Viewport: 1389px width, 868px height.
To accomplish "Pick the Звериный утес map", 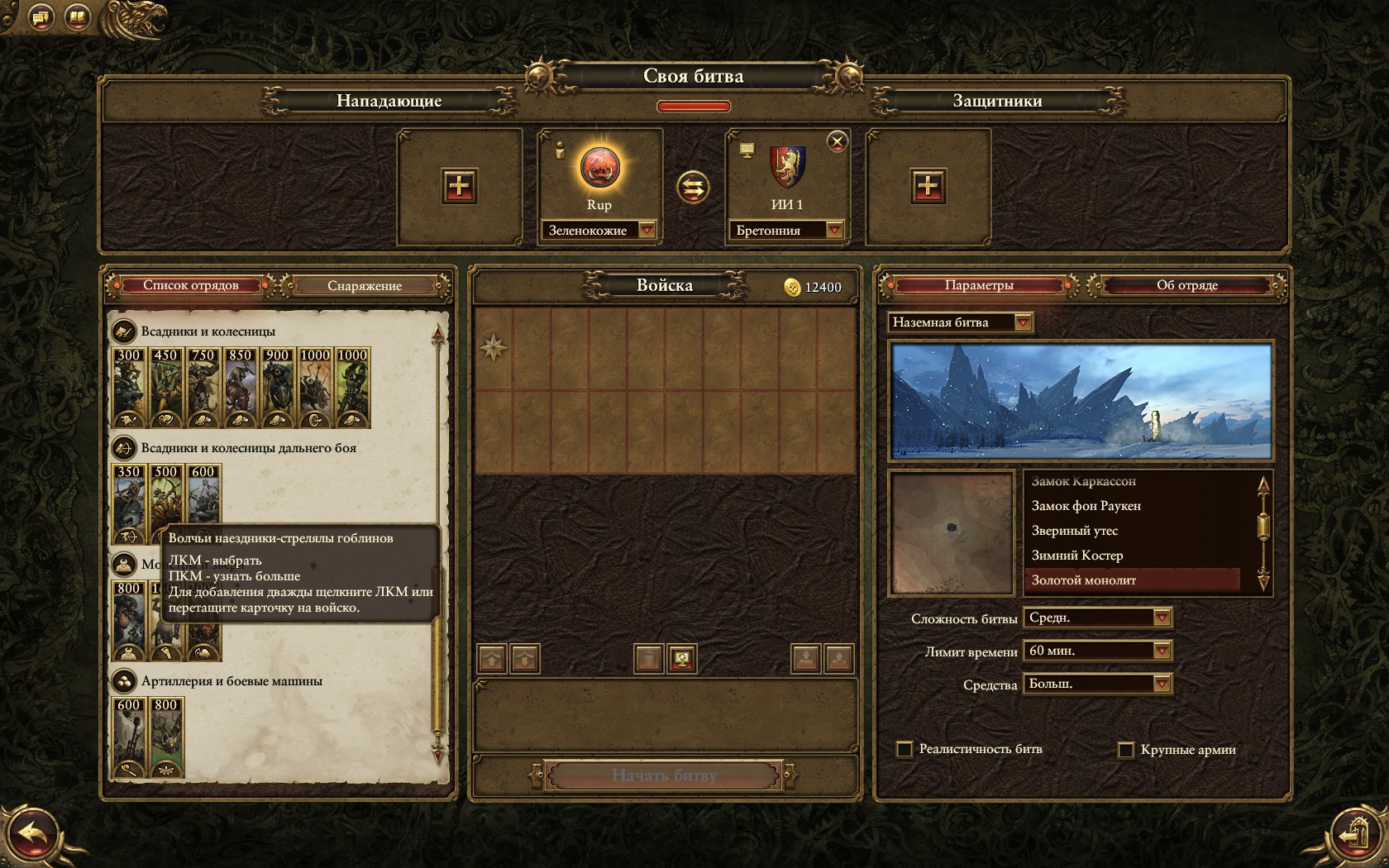I will point(1074,531).
